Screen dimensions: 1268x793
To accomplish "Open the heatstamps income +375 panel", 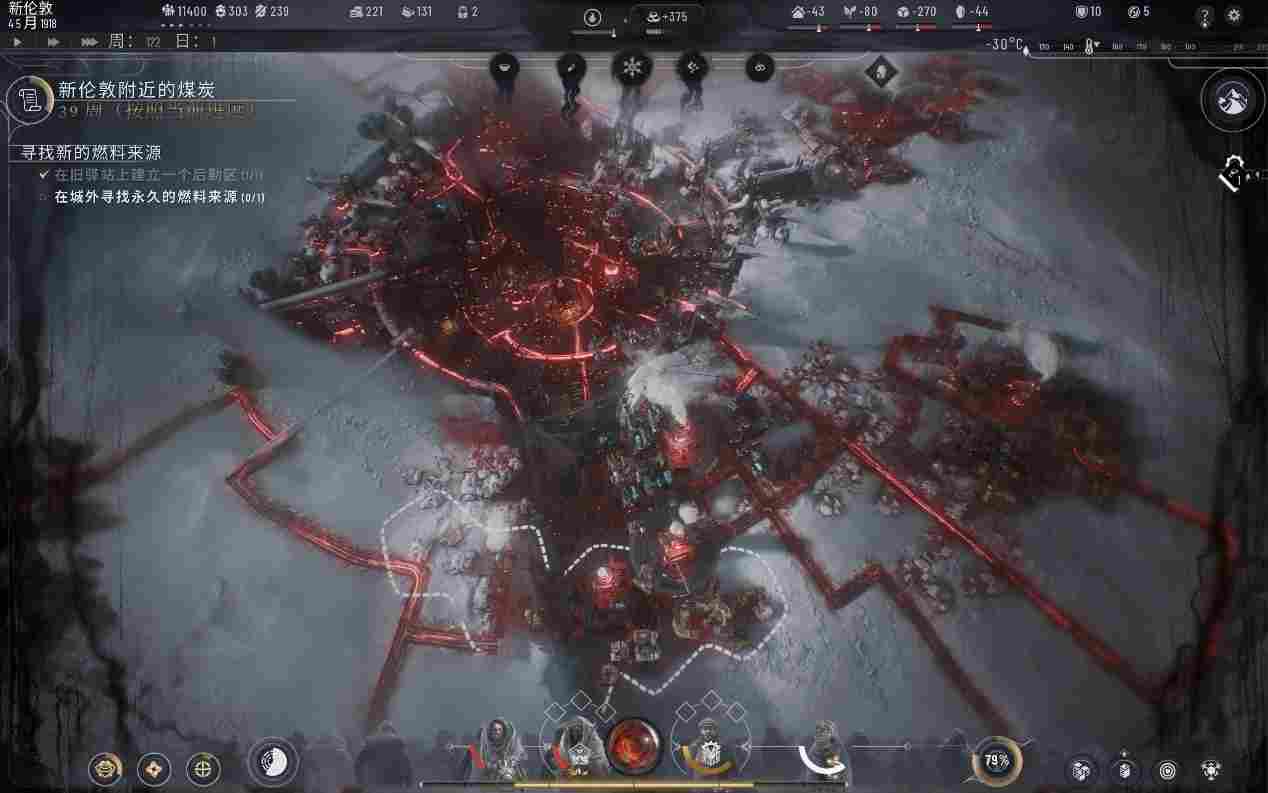I will click(668, 16).
